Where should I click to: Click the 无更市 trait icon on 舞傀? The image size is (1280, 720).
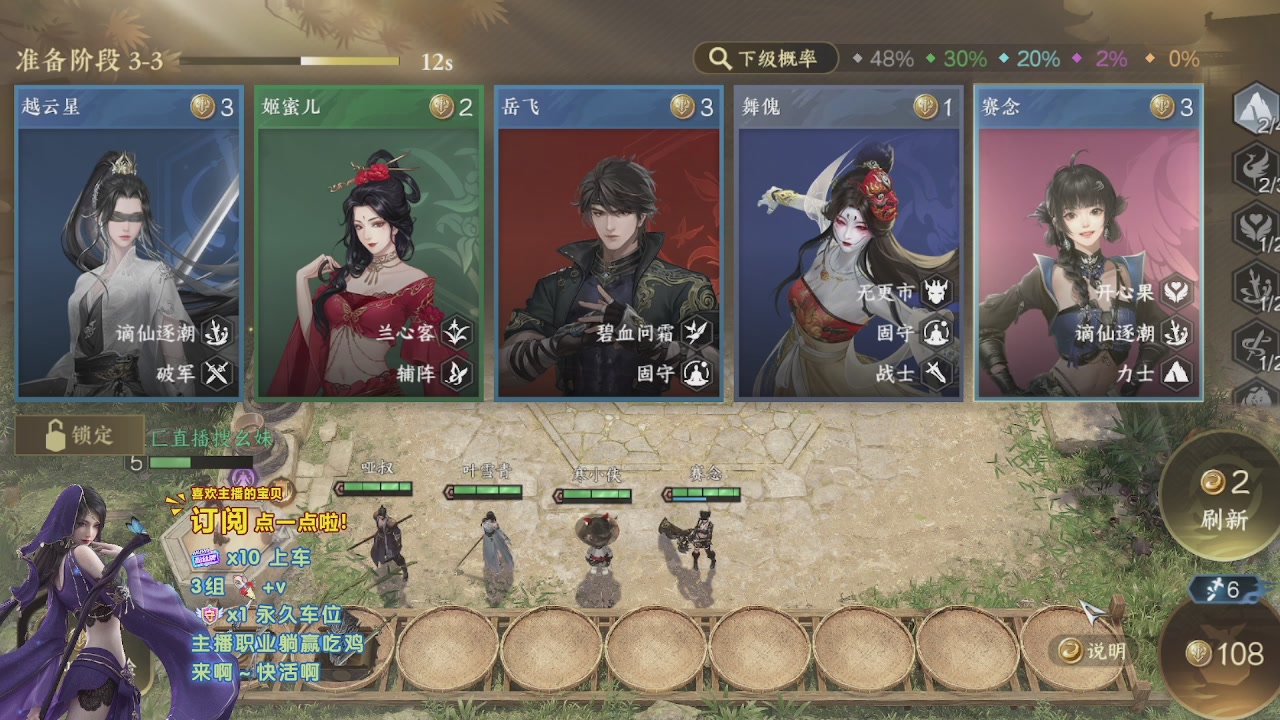click(x=937, y=293)
